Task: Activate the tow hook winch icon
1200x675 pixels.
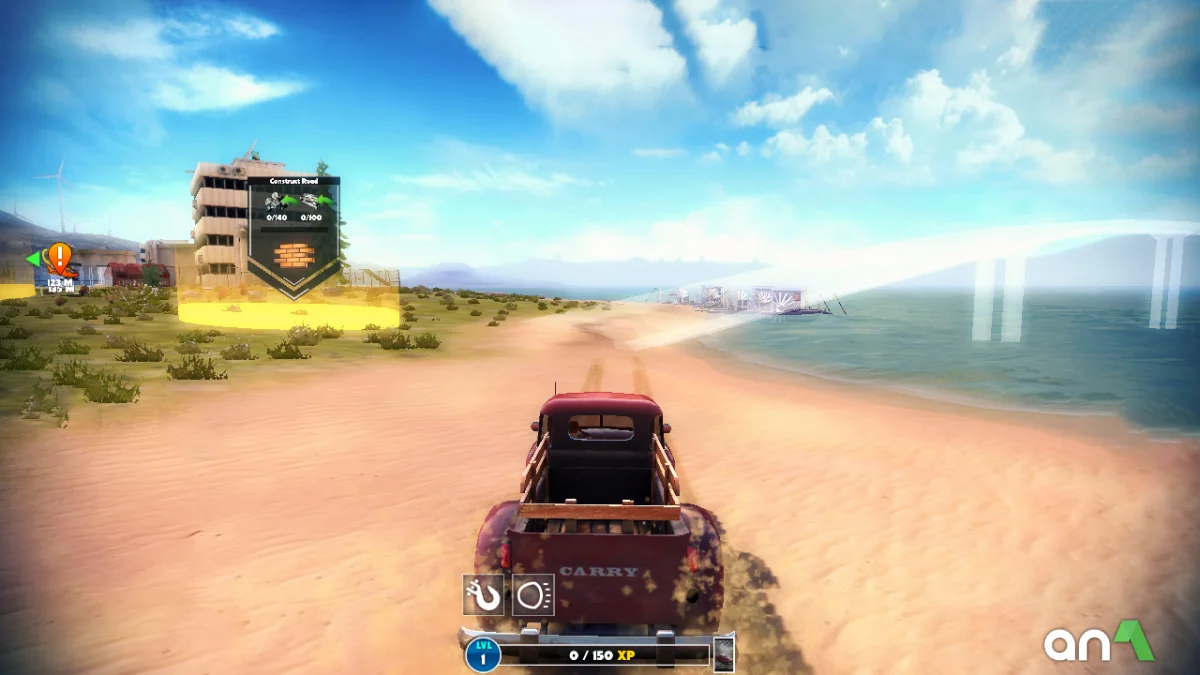Action: pos(483,594)
